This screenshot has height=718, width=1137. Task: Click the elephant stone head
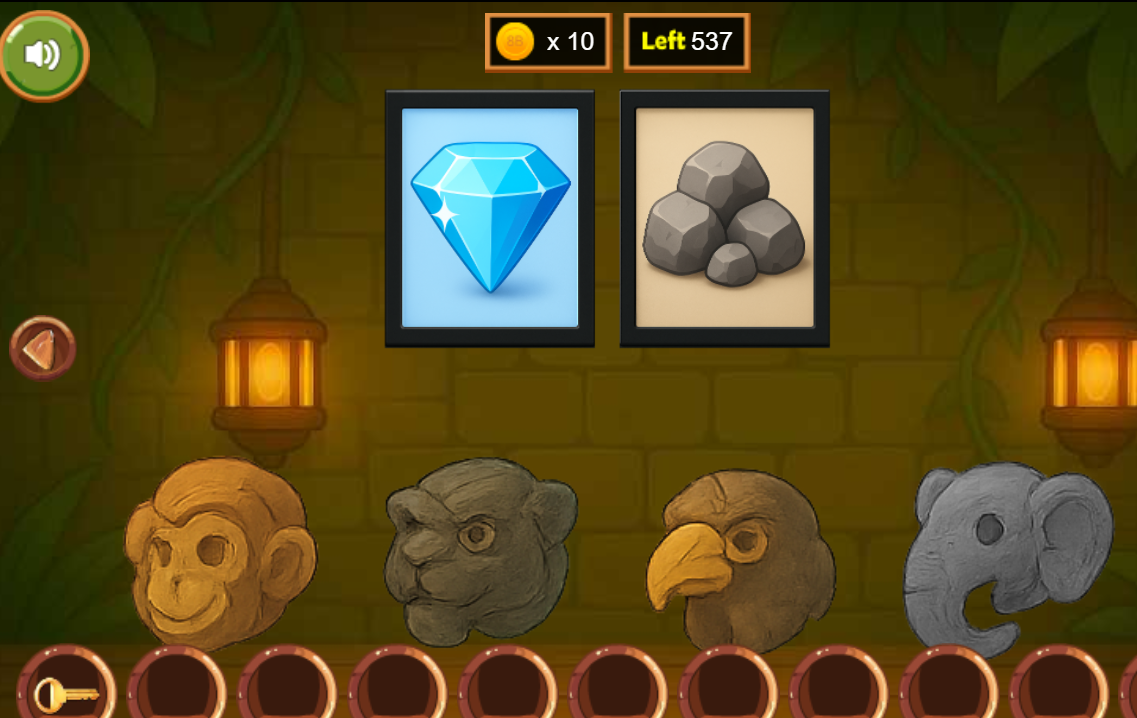1005,555
